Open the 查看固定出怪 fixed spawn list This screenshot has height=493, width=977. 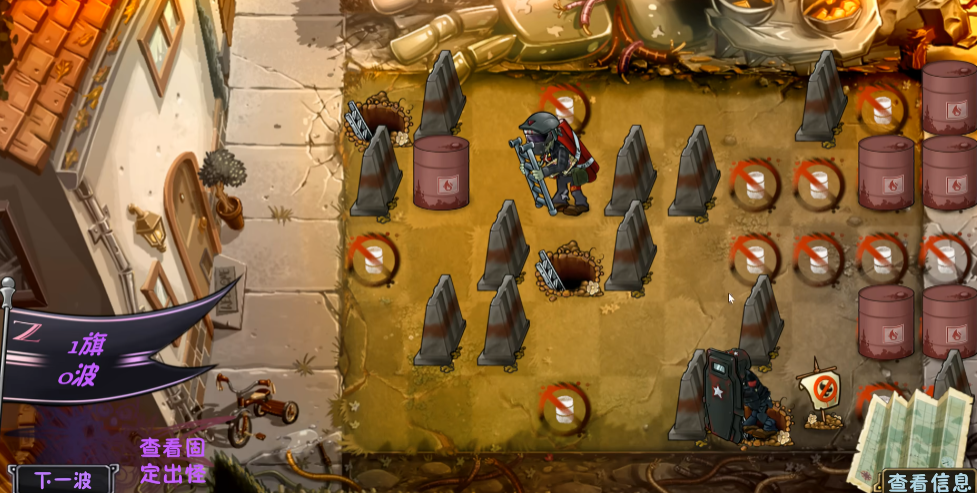[173, 460]
